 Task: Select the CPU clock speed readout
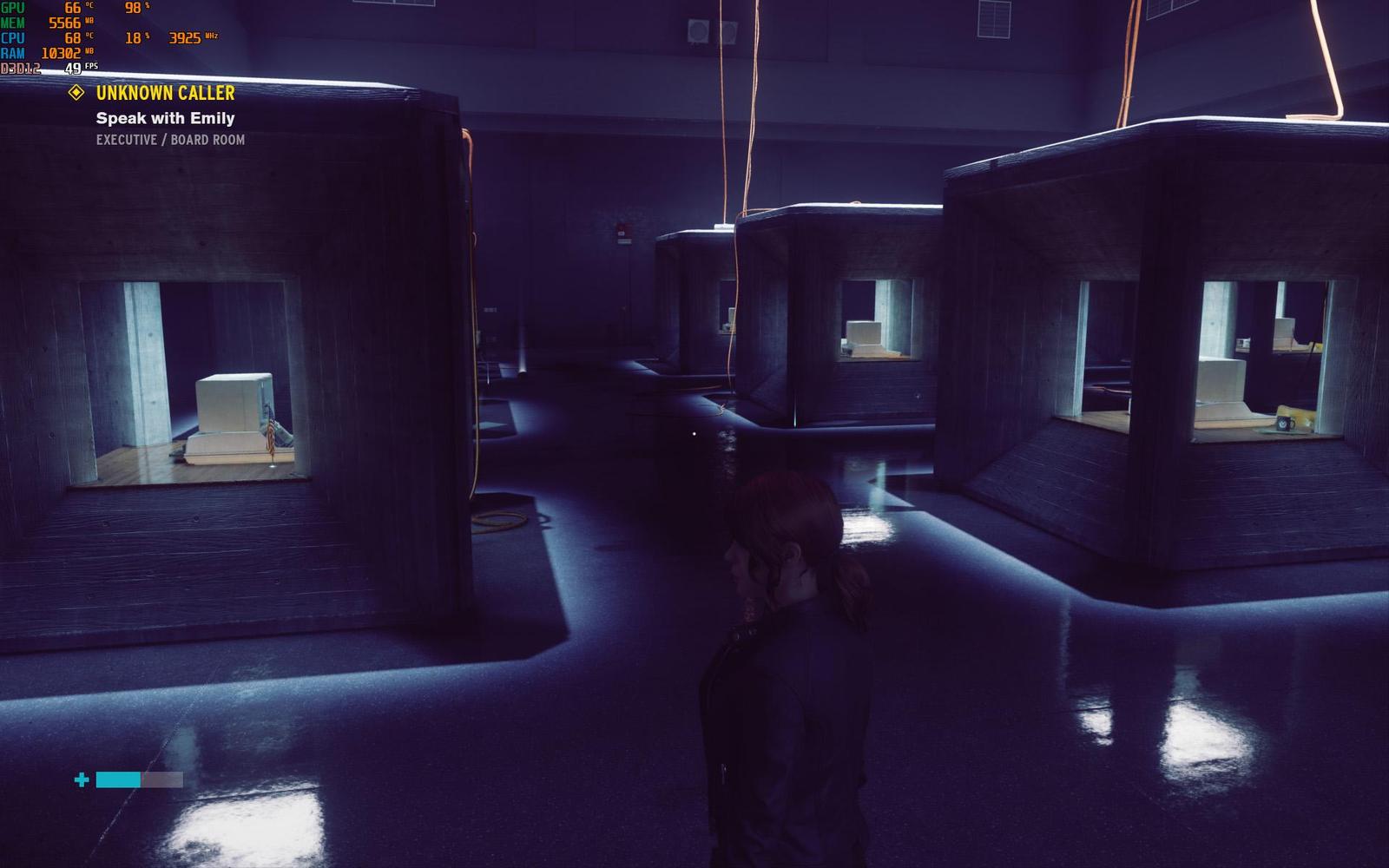pyautogui.click(x=194, y=38)
